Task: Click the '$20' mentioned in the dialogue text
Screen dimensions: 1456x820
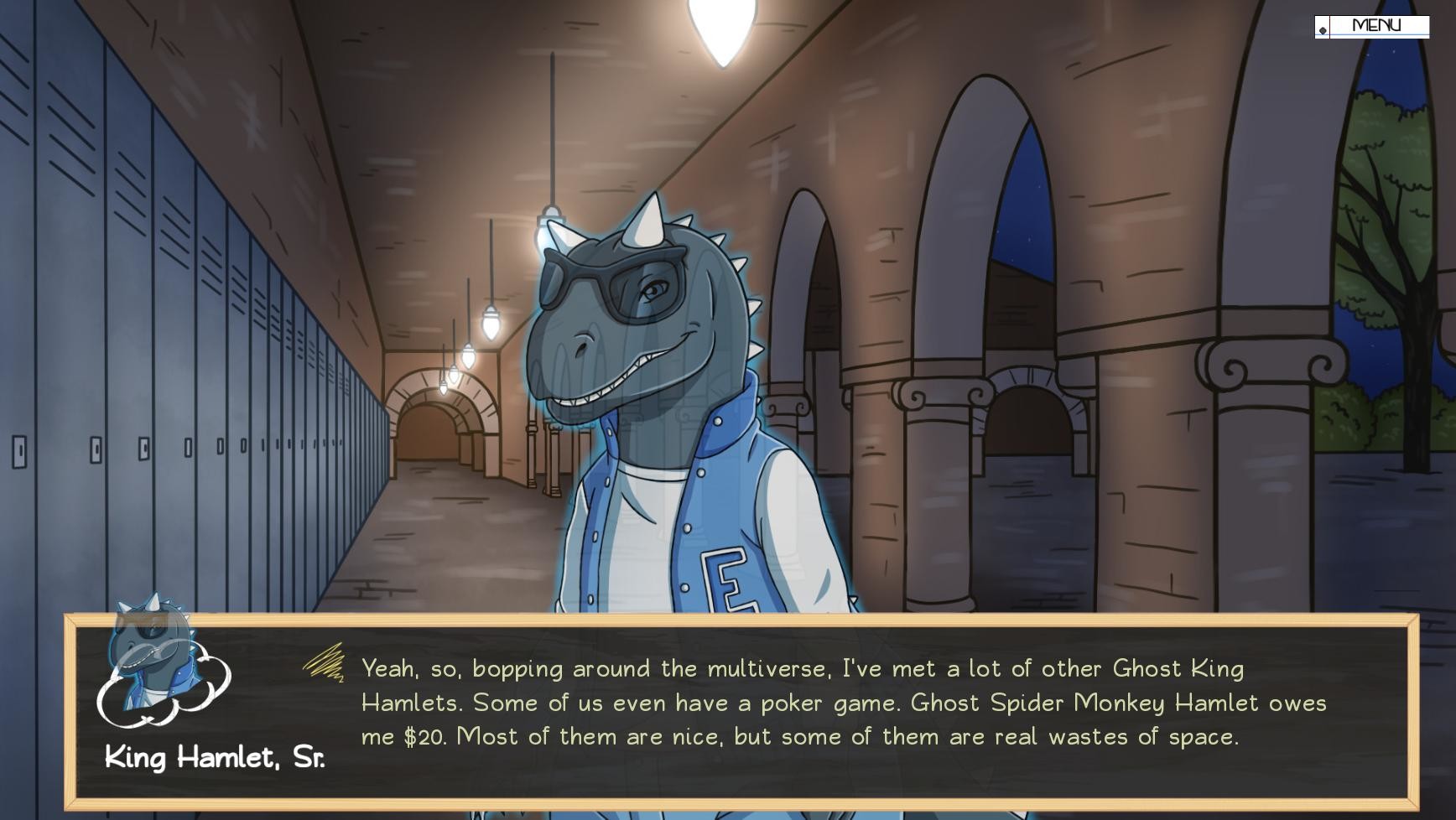Action: pos(428,736)
